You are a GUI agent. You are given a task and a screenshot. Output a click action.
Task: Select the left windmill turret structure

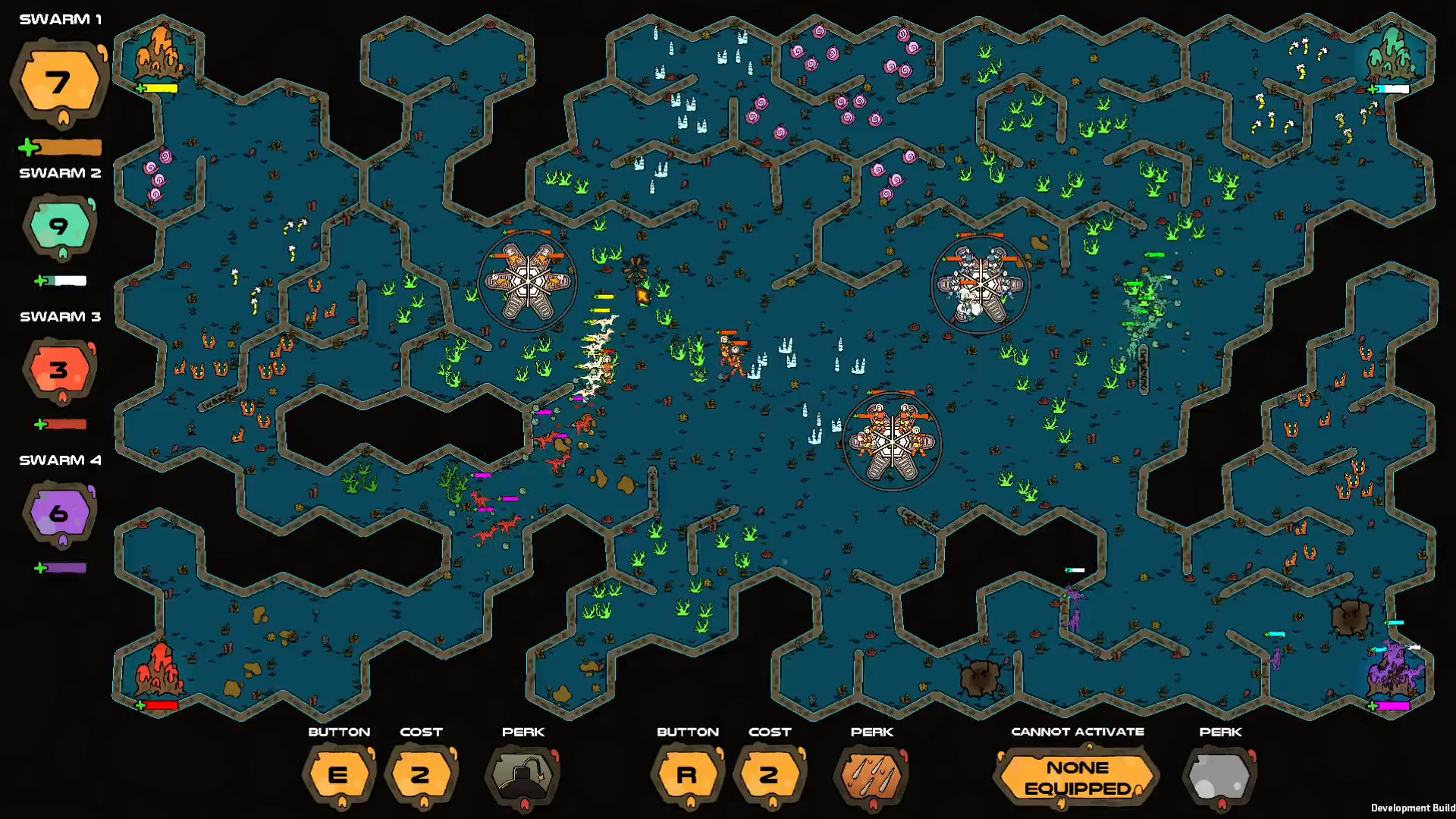click(x=529, y=283)
